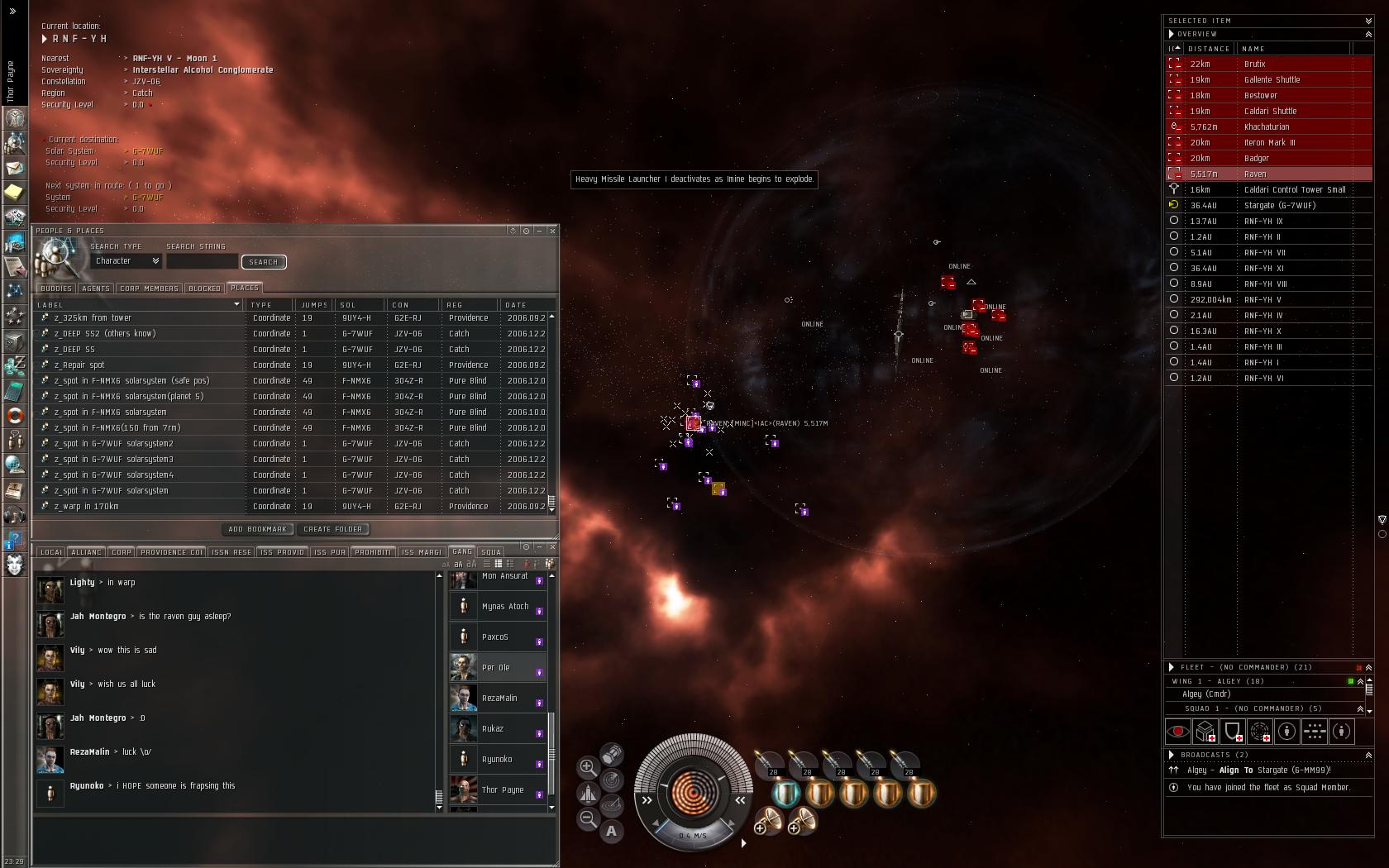Switch to the Buddies tab
This screenshot has height=868, width=1389.
(55, 289)
